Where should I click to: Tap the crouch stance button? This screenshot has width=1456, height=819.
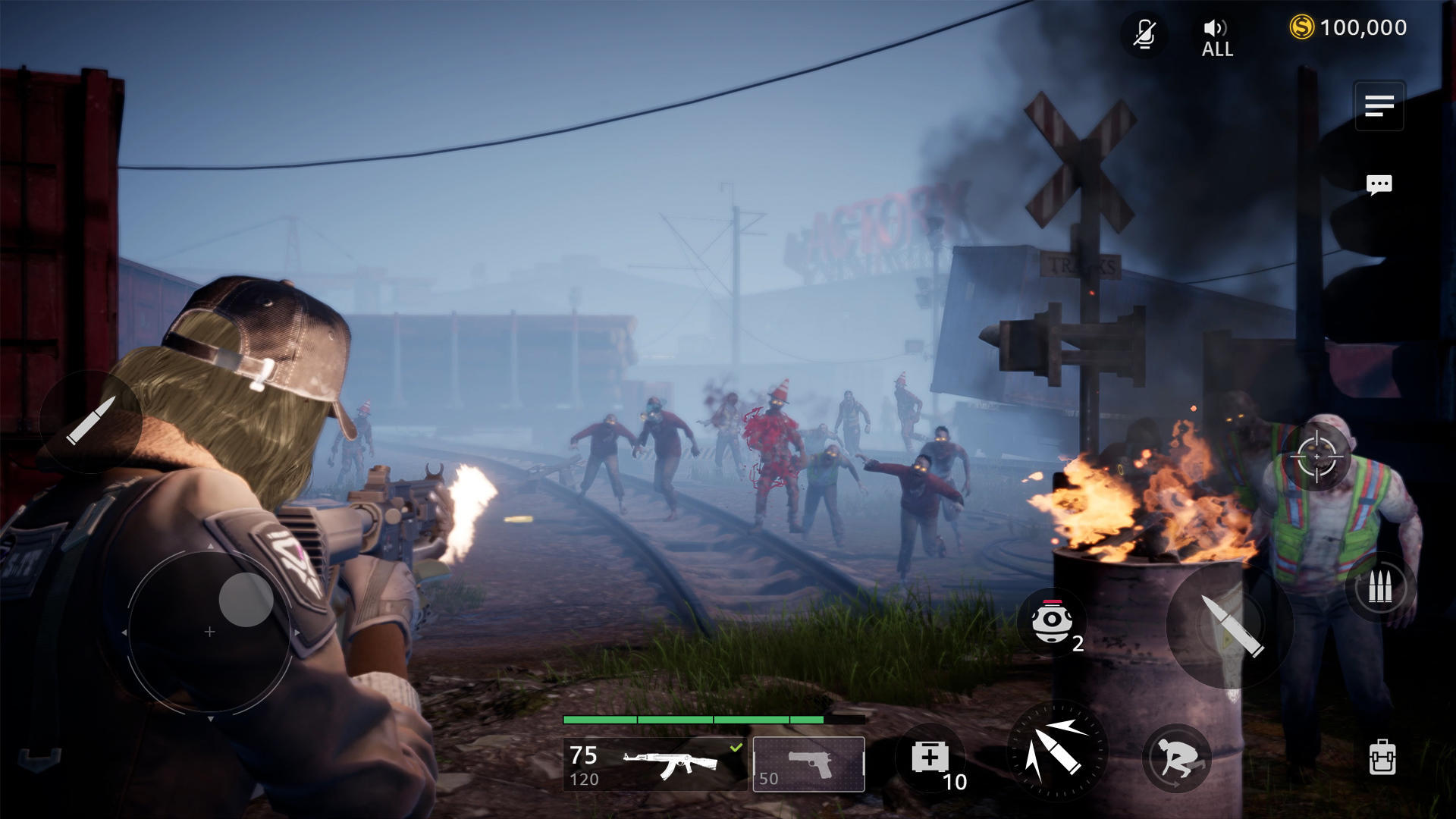[1176, 758]
